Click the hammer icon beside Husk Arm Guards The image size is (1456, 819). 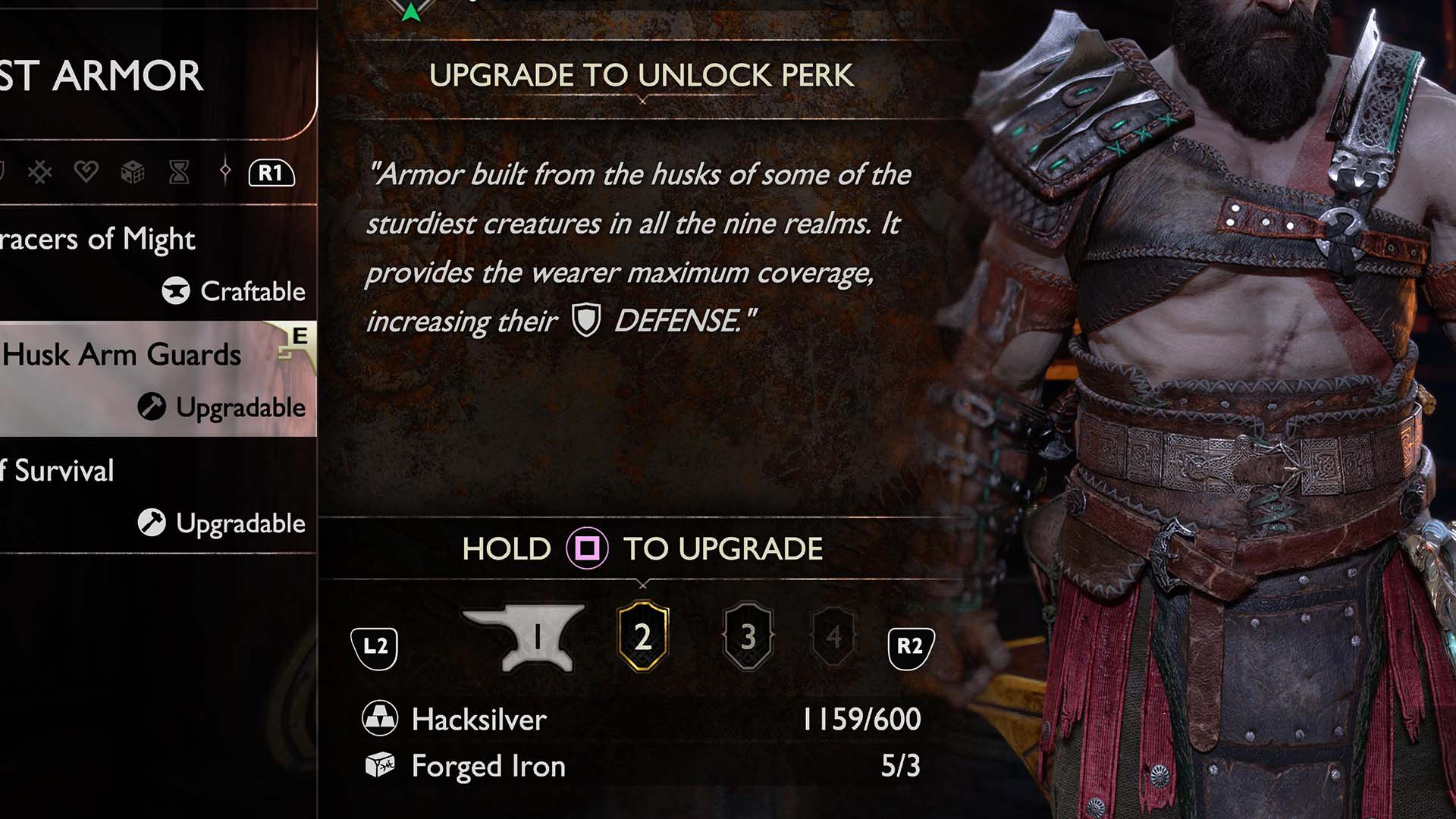point(152,406)
